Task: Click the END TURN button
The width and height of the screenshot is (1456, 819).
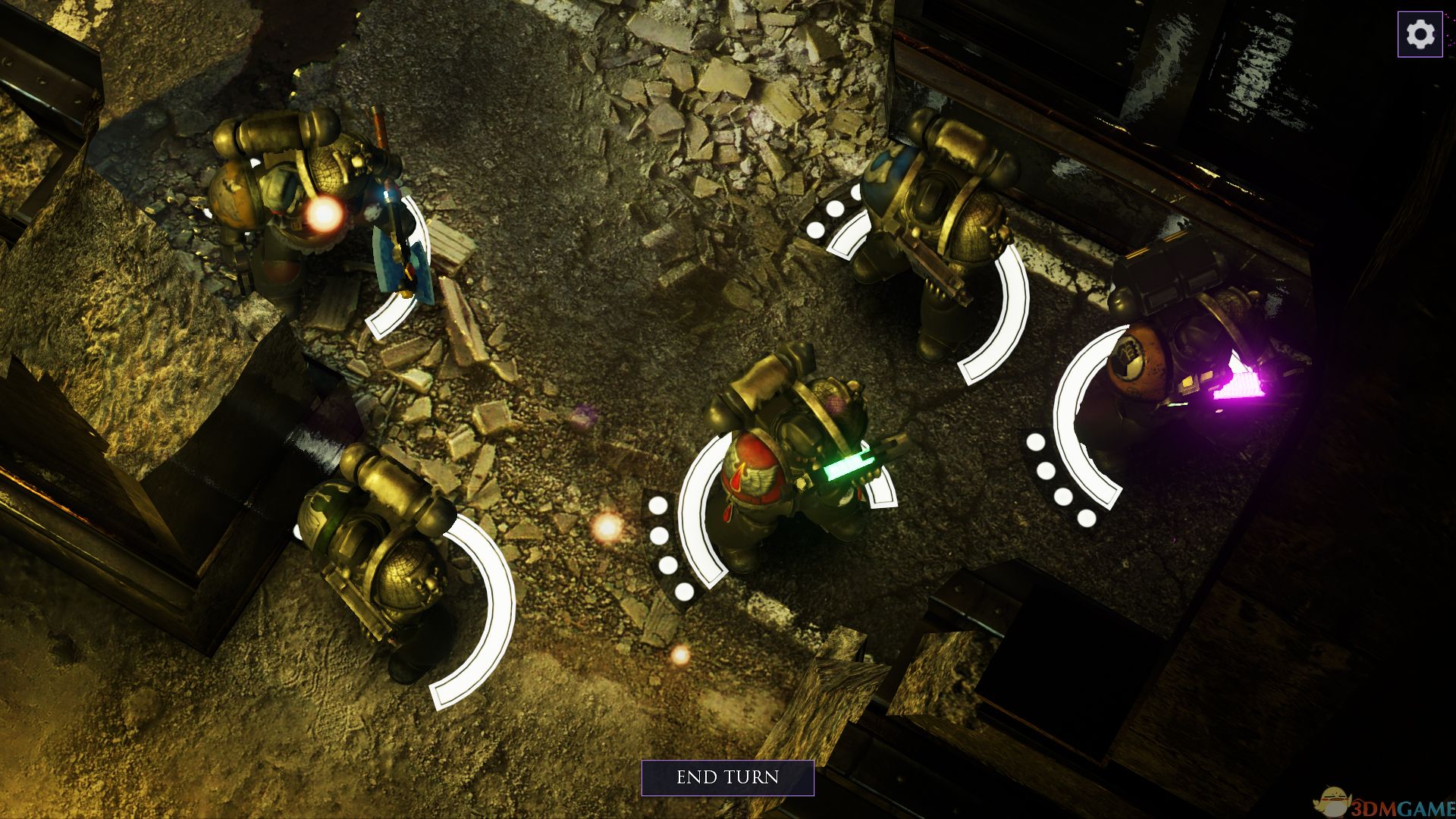Action: (727, 777)
